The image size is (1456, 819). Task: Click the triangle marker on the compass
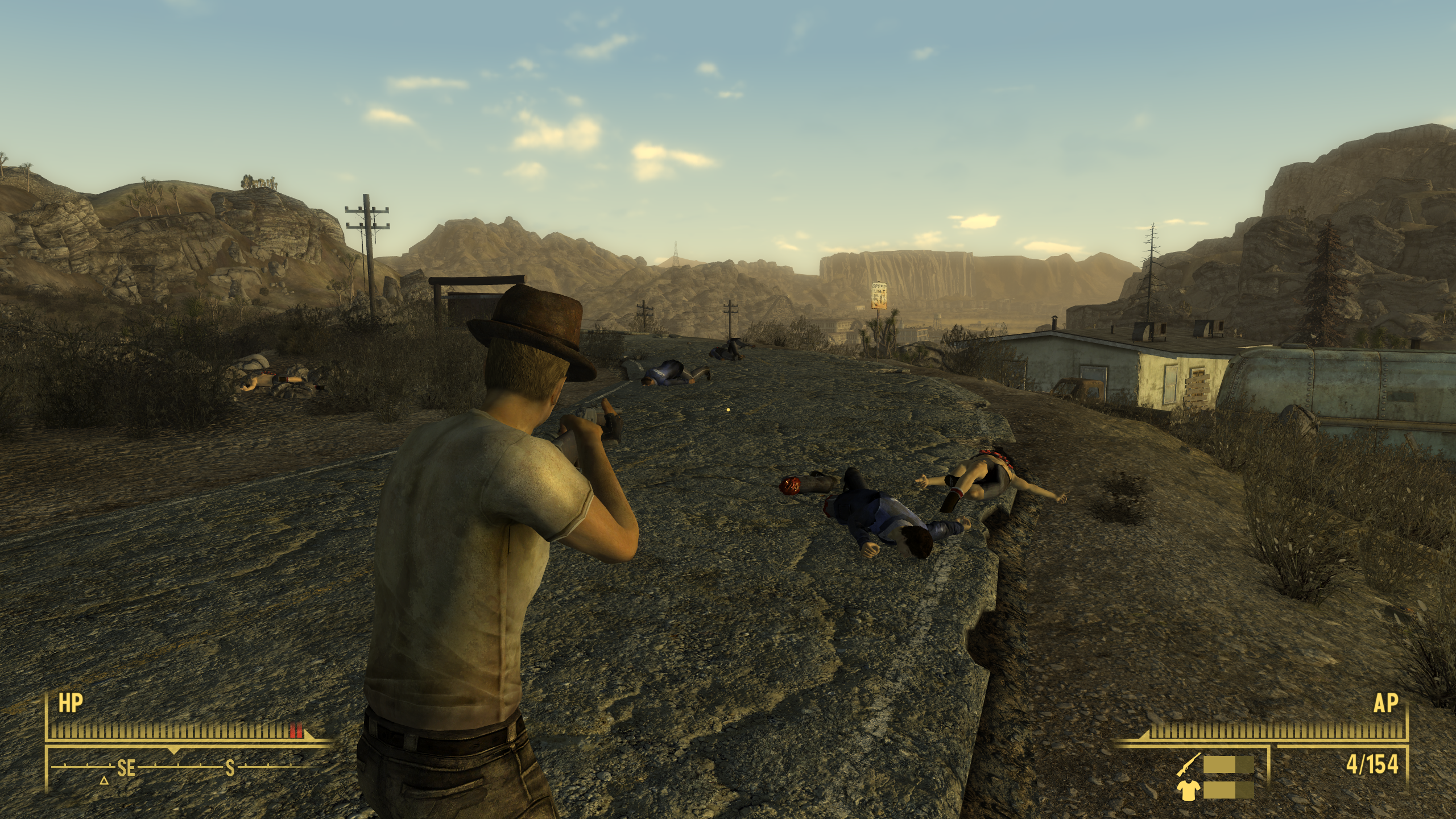point(104,780)
